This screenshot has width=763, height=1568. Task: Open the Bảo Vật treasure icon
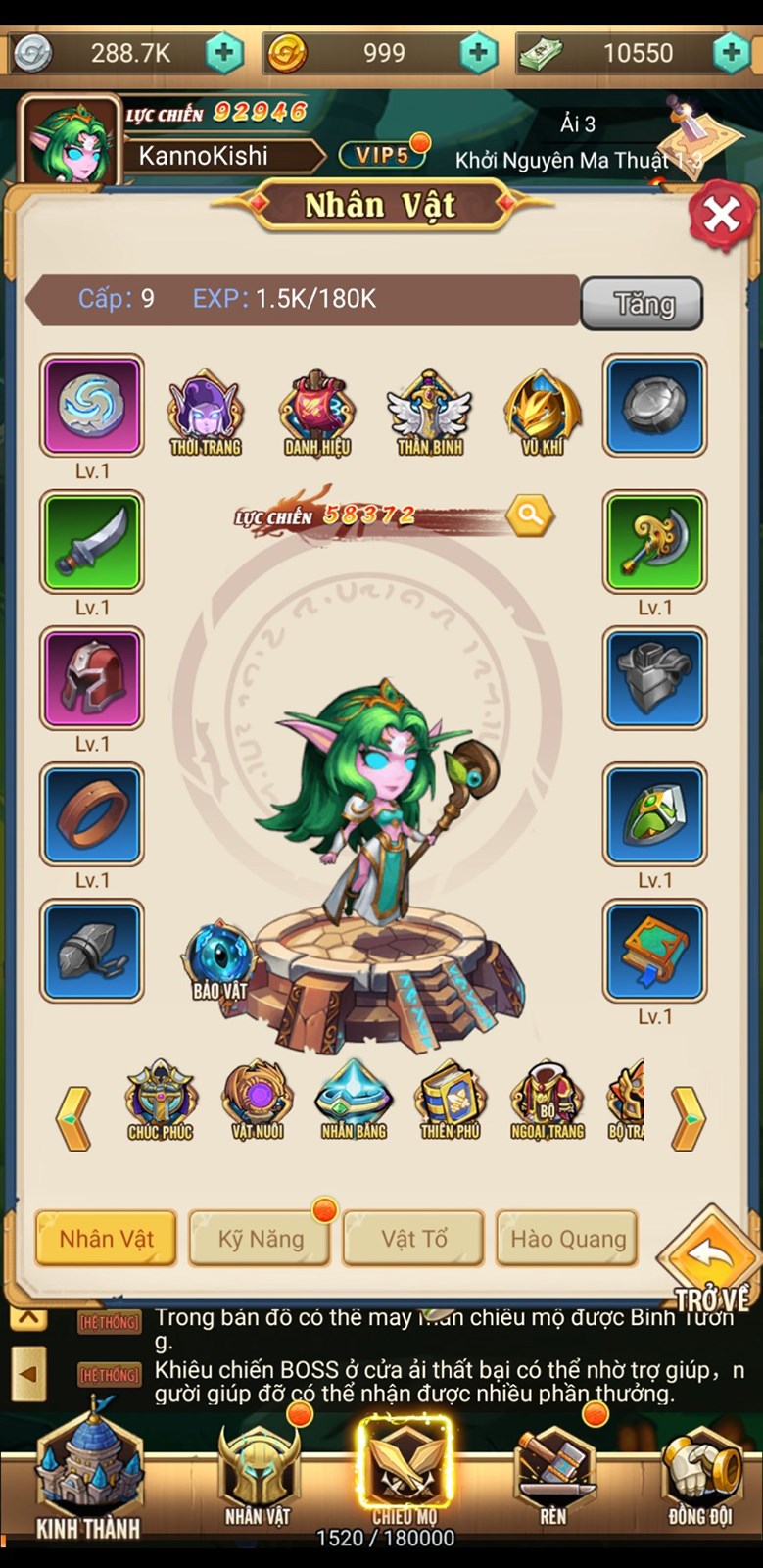[x=219, y=960]
